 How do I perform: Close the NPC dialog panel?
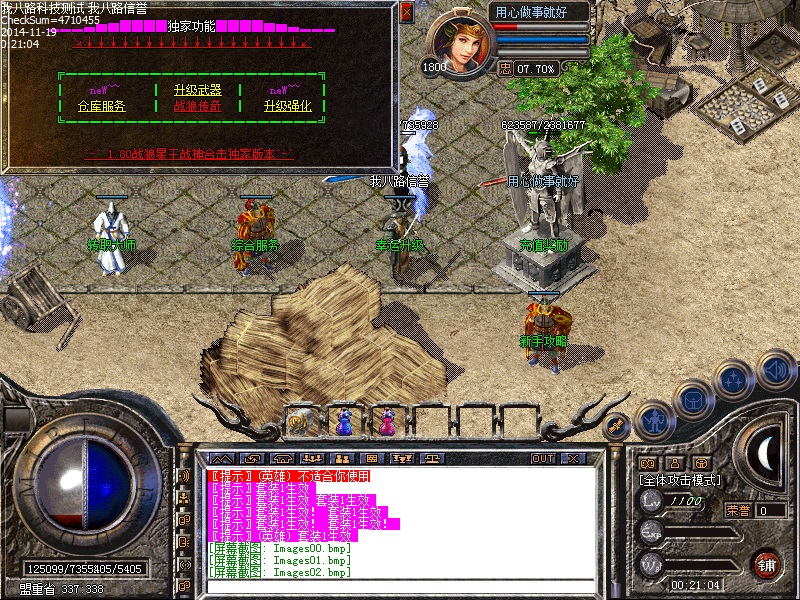[x=406, y=12]
